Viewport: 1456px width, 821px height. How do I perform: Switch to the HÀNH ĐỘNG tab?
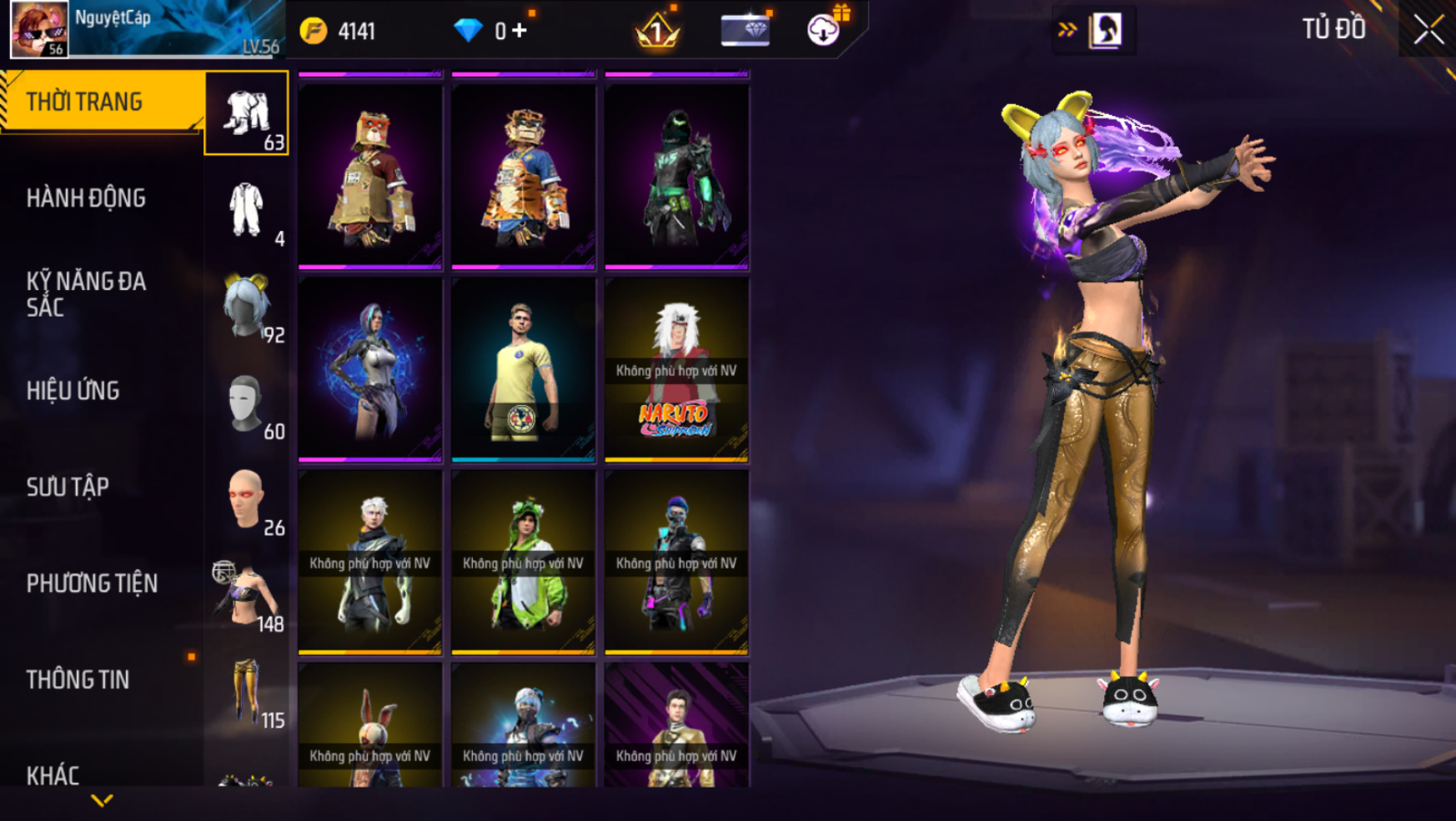tap(86, 198)
